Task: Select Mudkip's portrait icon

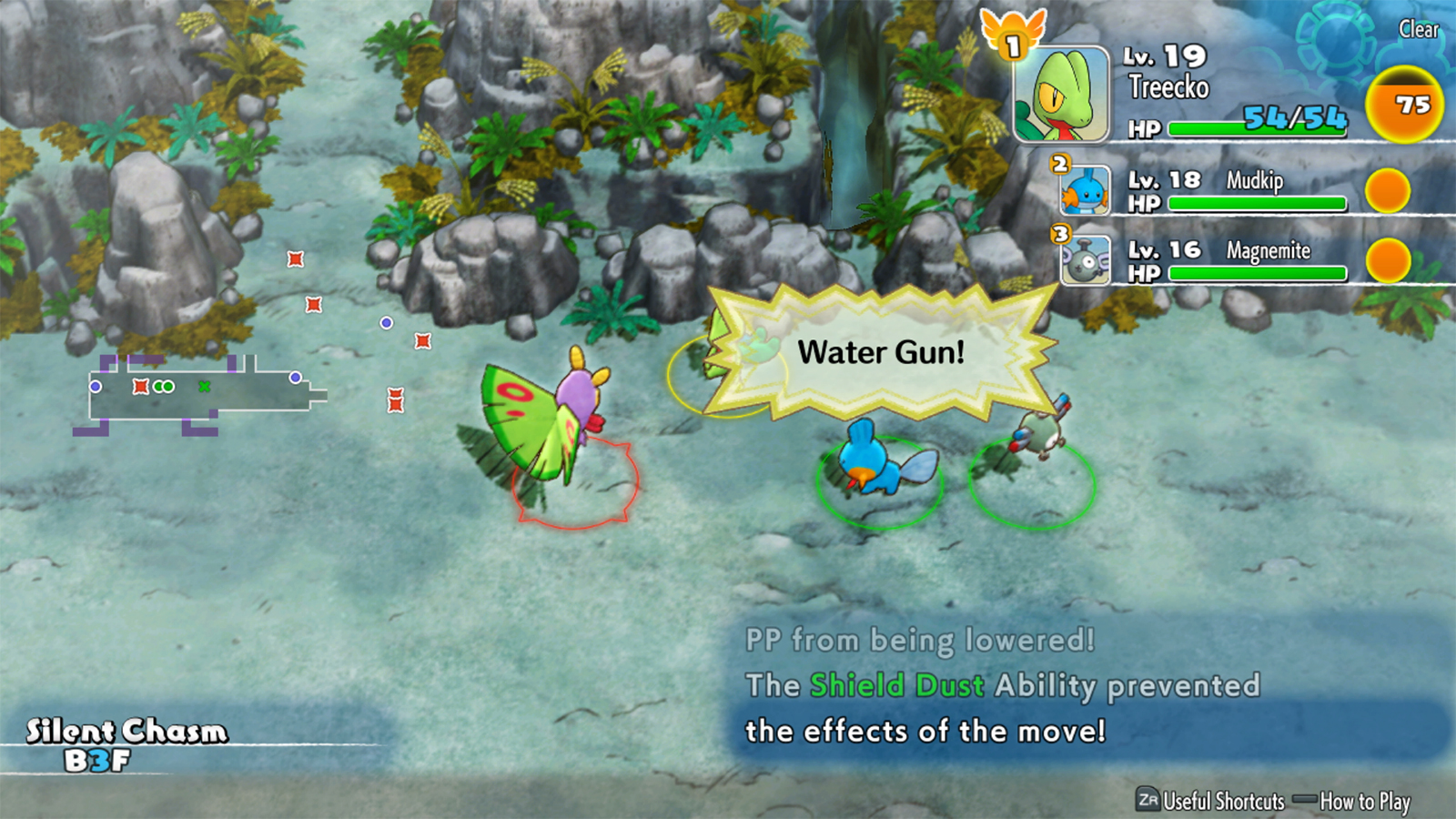Action: click(1087, 191)
